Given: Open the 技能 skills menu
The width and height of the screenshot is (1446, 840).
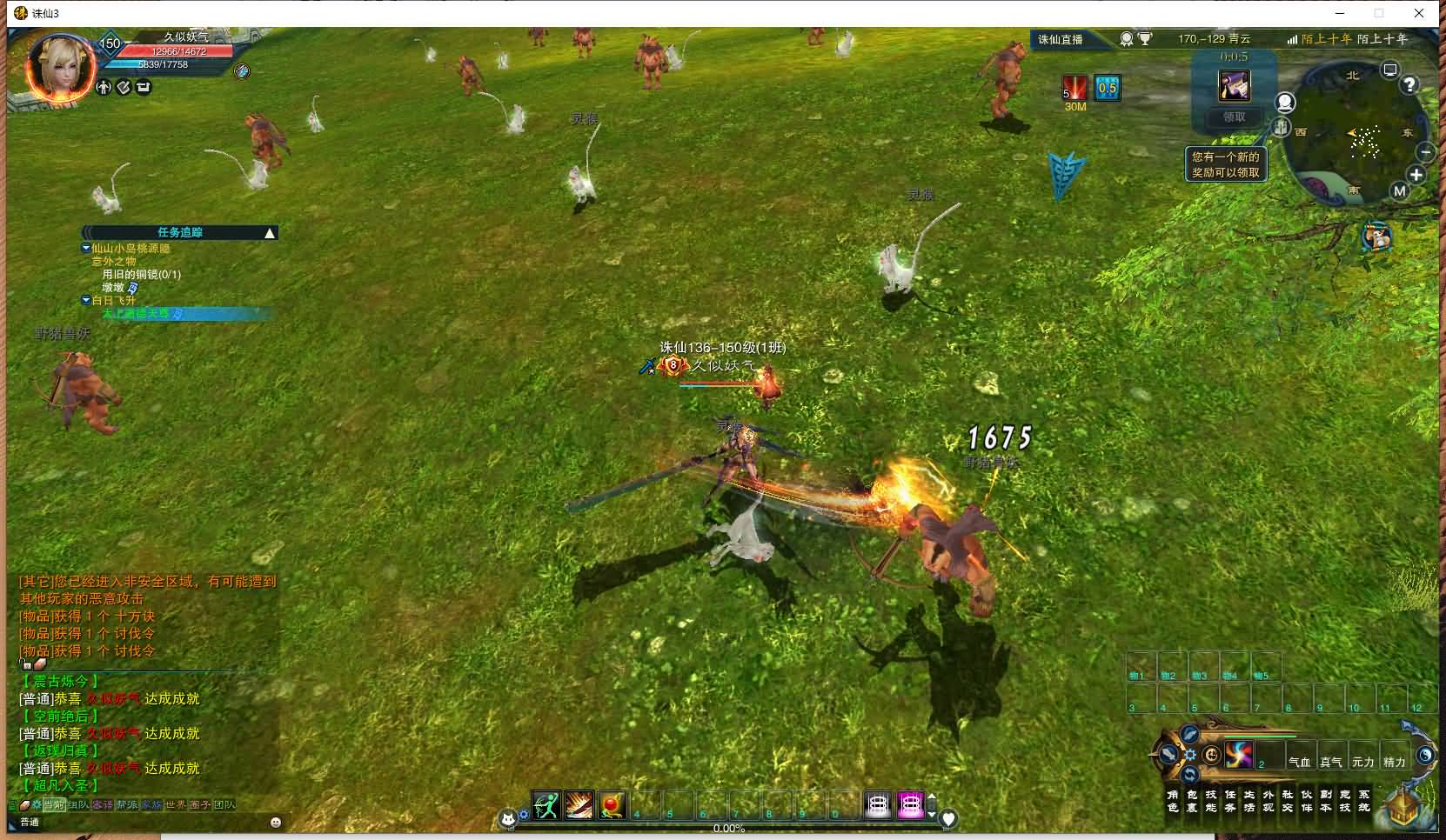Looking at the screenshot, I should click(x=1210, y=801).
